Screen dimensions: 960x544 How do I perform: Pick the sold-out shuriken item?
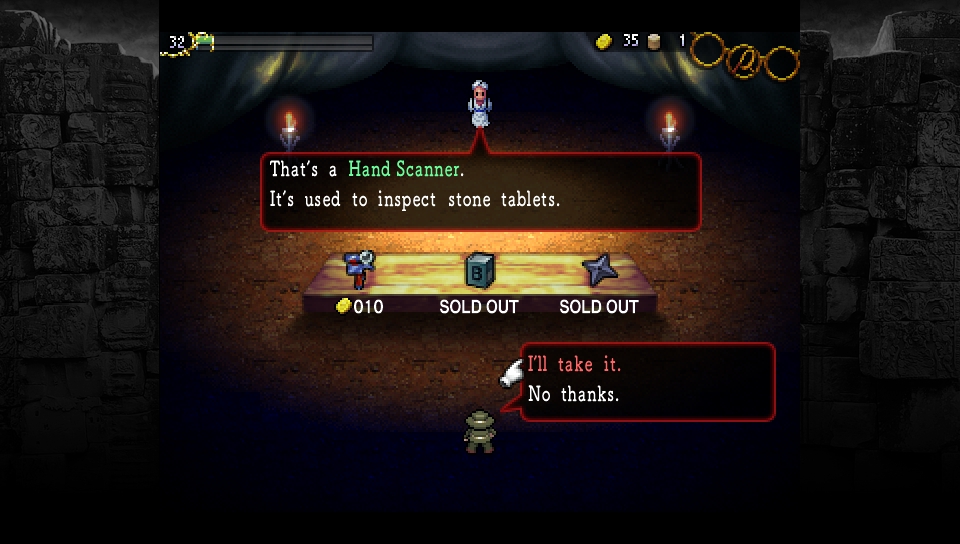pos(599,270)
